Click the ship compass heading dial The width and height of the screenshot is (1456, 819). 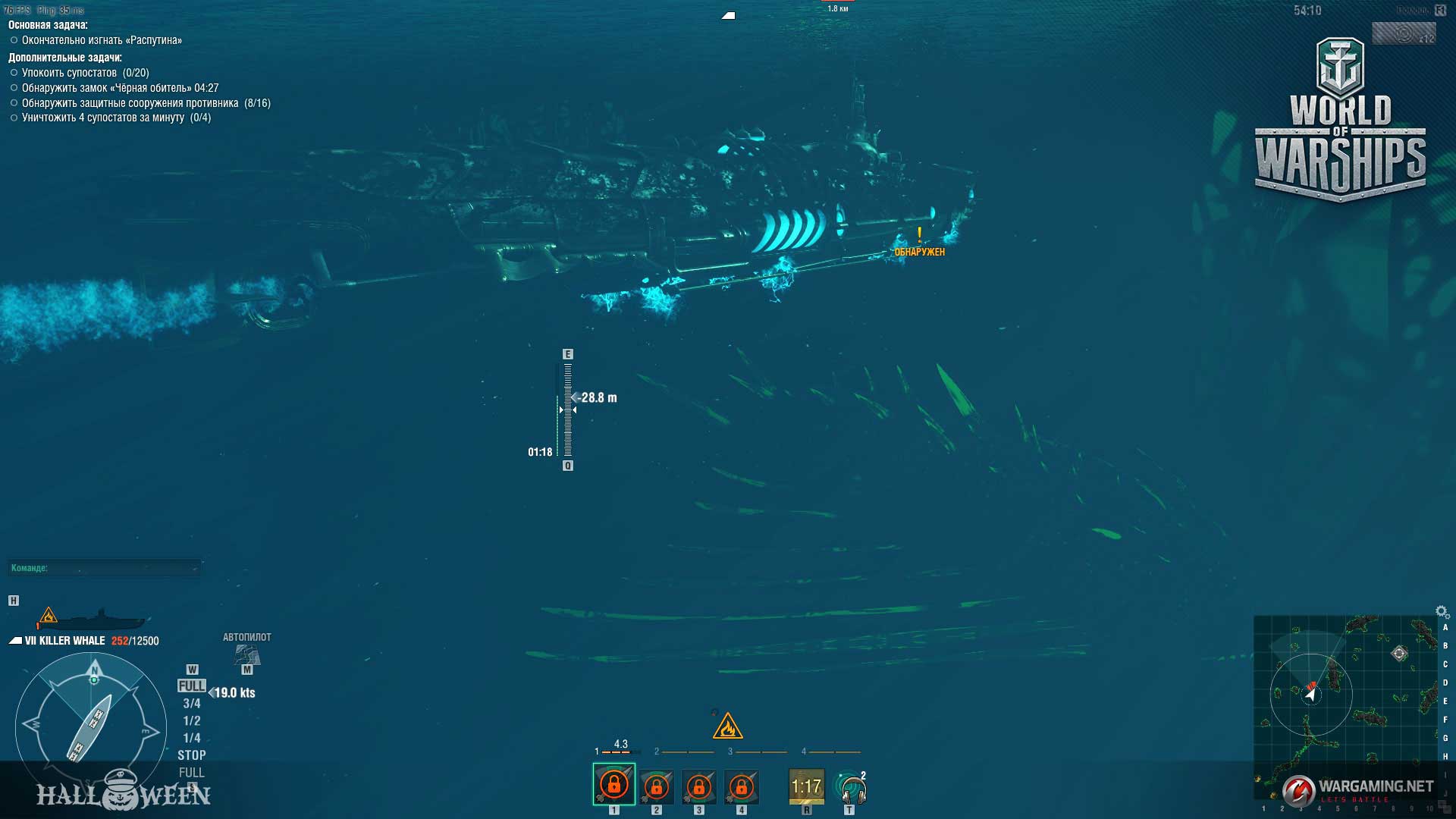pos(91,729)
